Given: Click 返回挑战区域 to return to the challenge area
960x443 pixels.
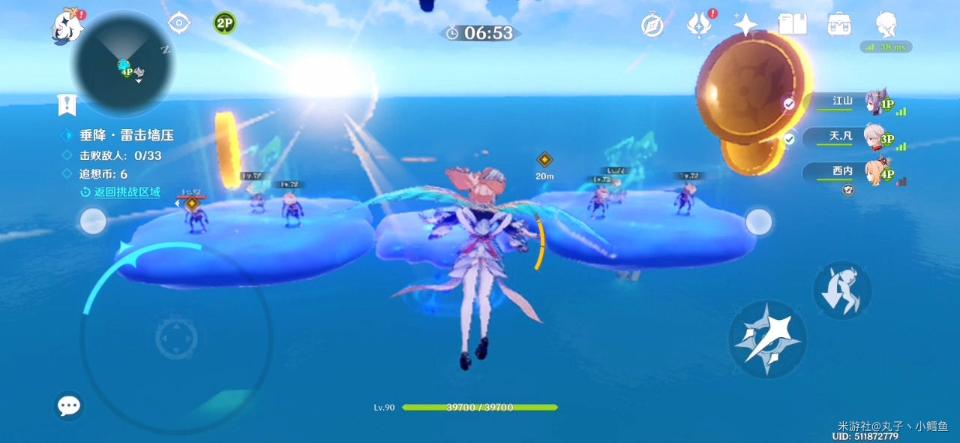Looking at the screenshot, I should click(x=126, y=191).
